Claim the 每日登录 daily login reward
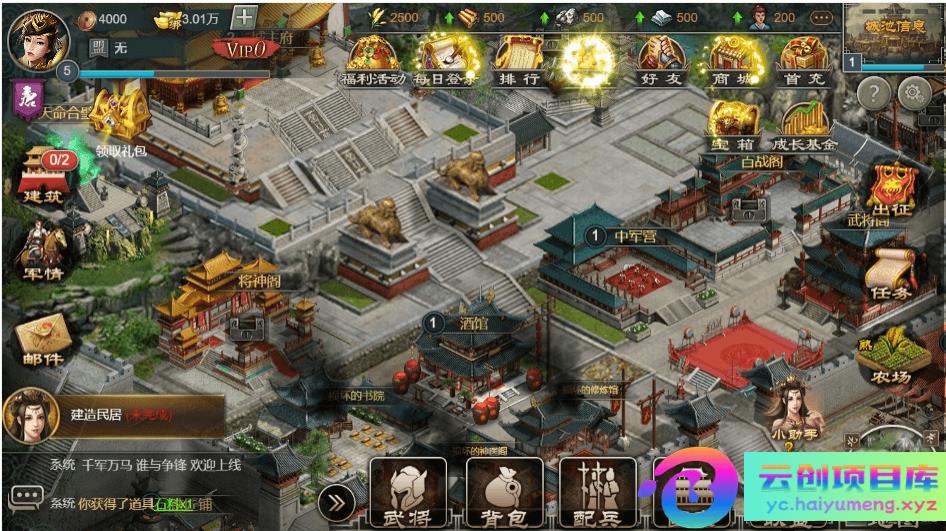946x531 pixels. pos(444,60)
